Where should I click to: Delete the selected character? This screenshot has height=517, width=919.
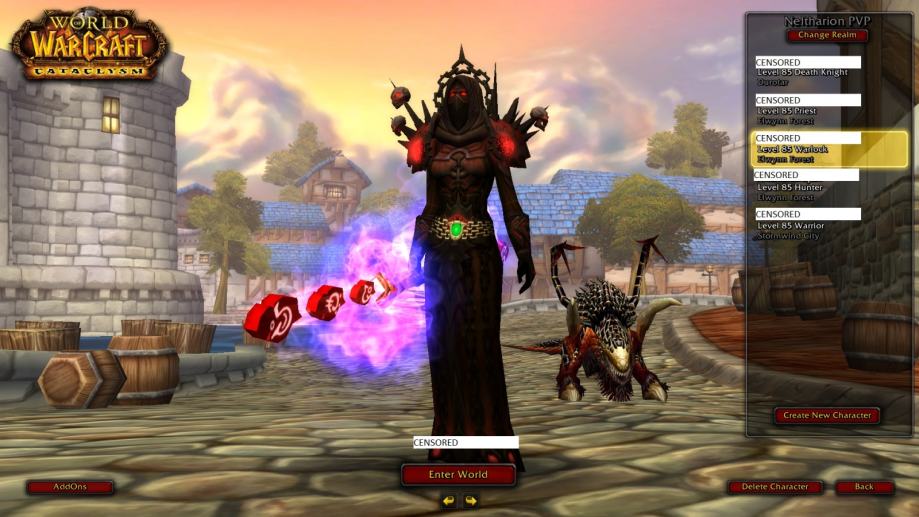click(x=775, y=487)
